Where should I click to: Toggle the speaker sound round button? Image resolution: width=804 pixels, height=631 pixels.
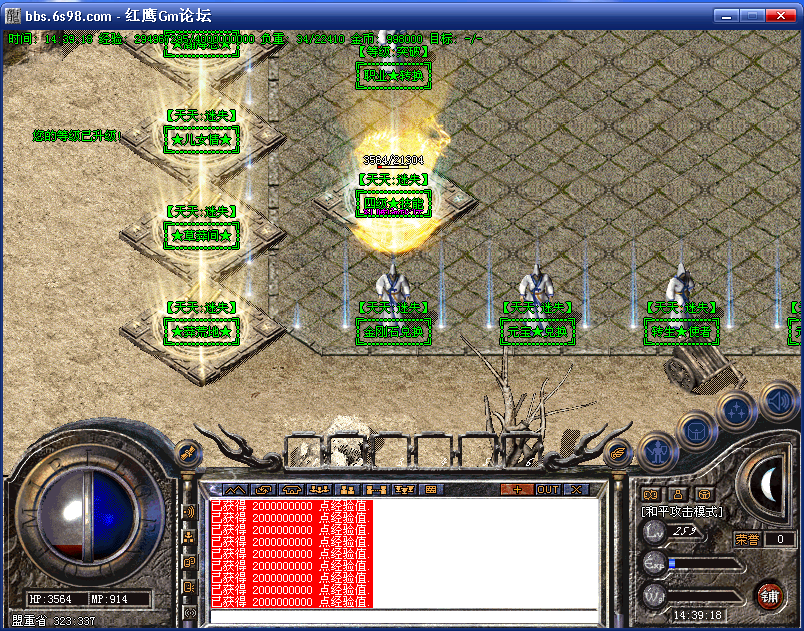(778, 401)
